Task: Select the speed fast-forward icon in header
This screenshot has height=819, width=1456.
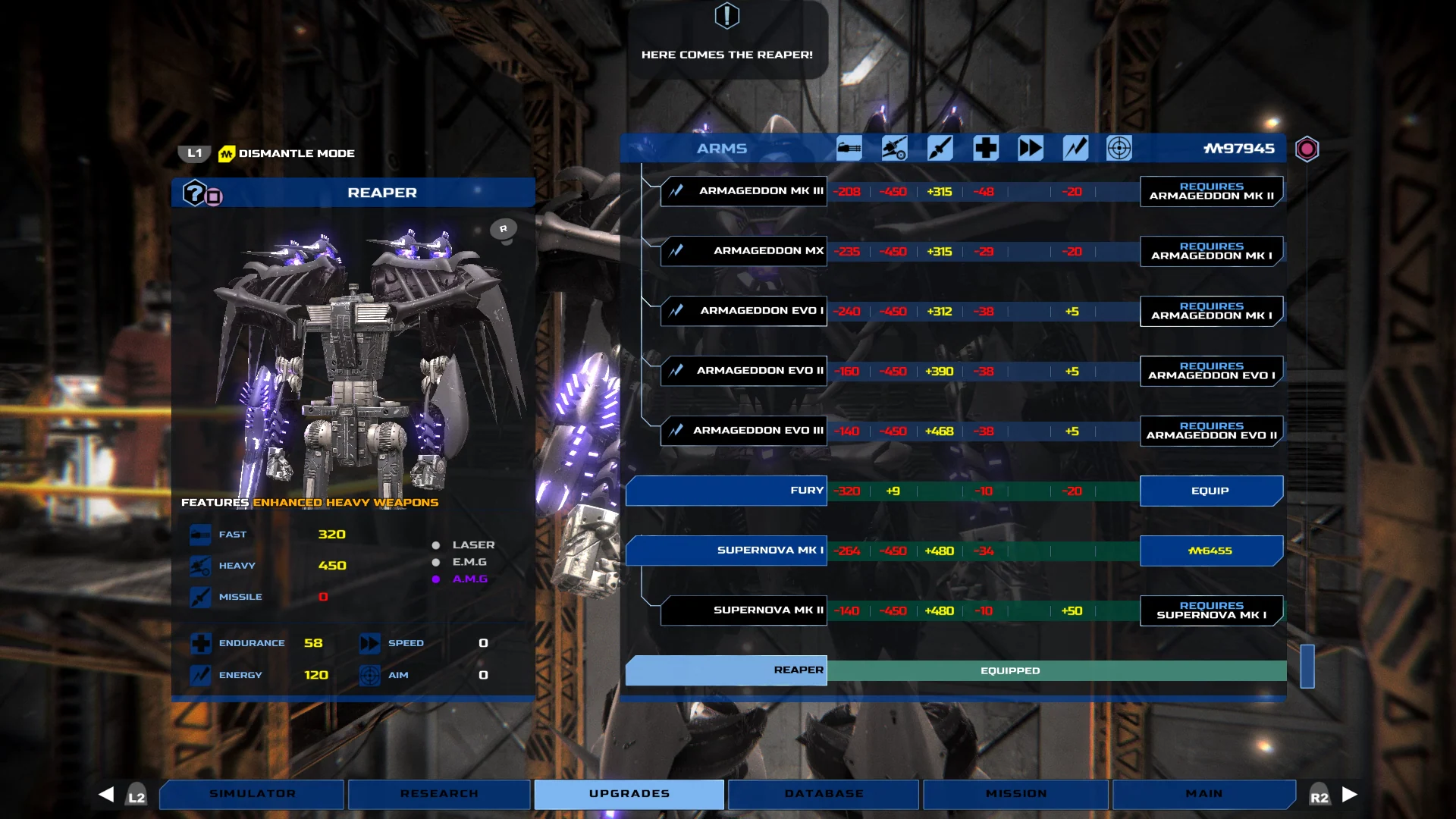Action: 1030,148
